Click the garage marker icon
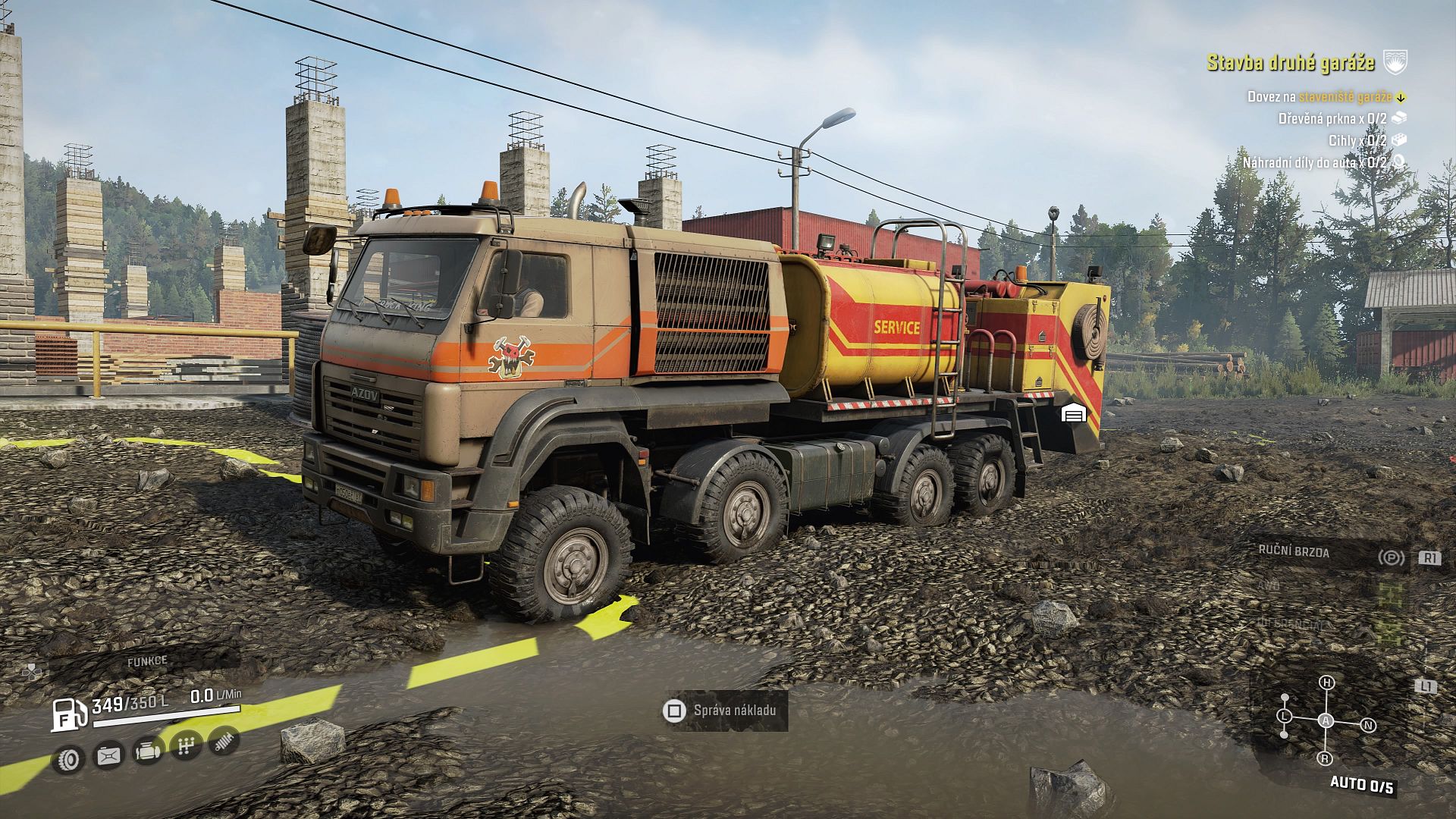This screenshot has width=1456, height=819. tap(1074, 413)
